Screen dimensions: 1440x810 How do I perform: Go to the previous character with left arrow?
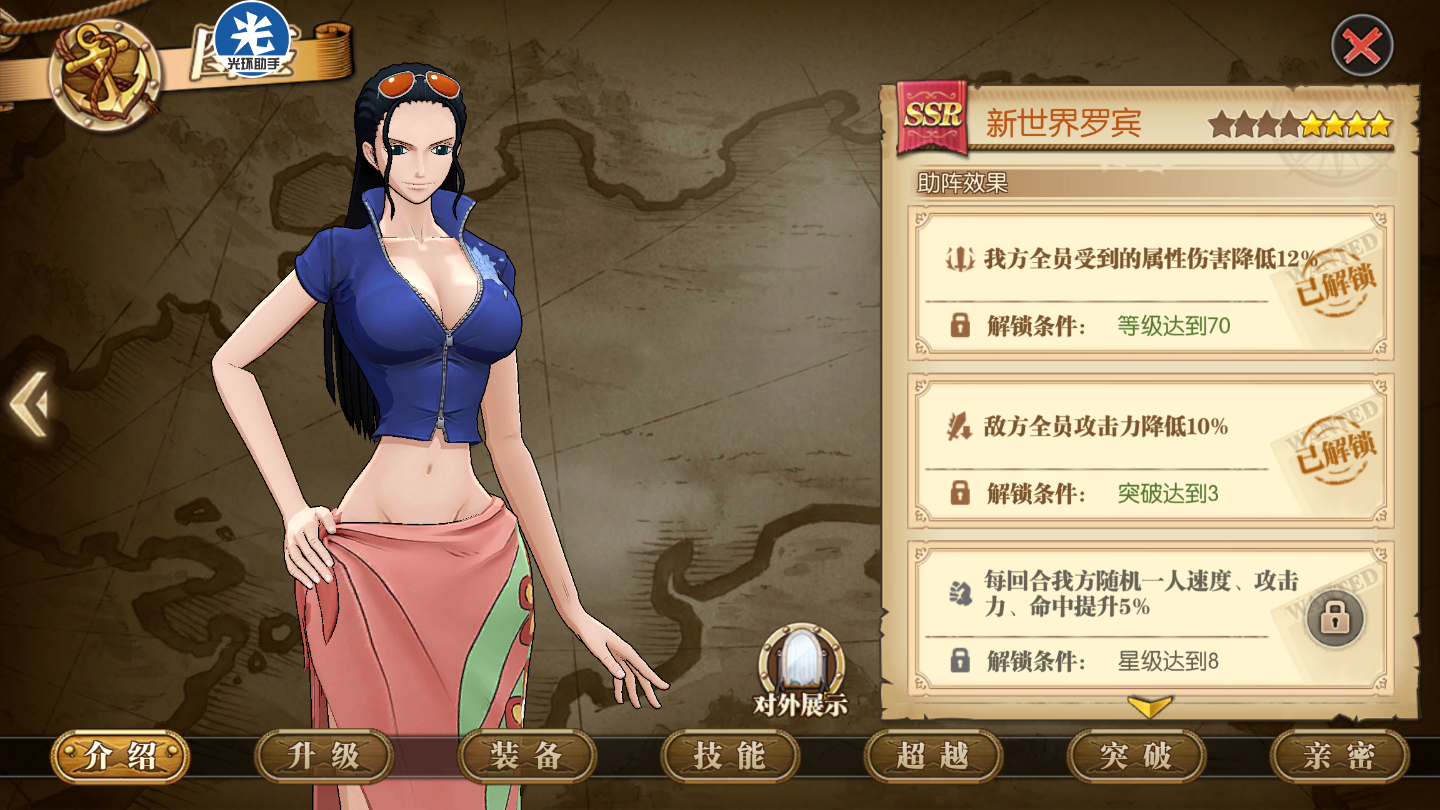coord(28,404)
